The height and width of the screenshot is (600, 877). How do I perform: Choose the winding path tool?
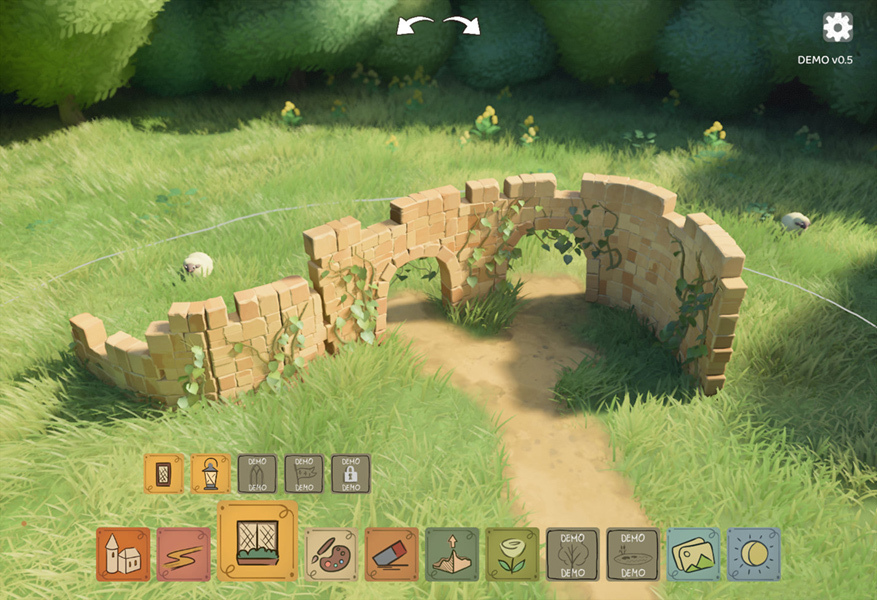coord(183,554)
